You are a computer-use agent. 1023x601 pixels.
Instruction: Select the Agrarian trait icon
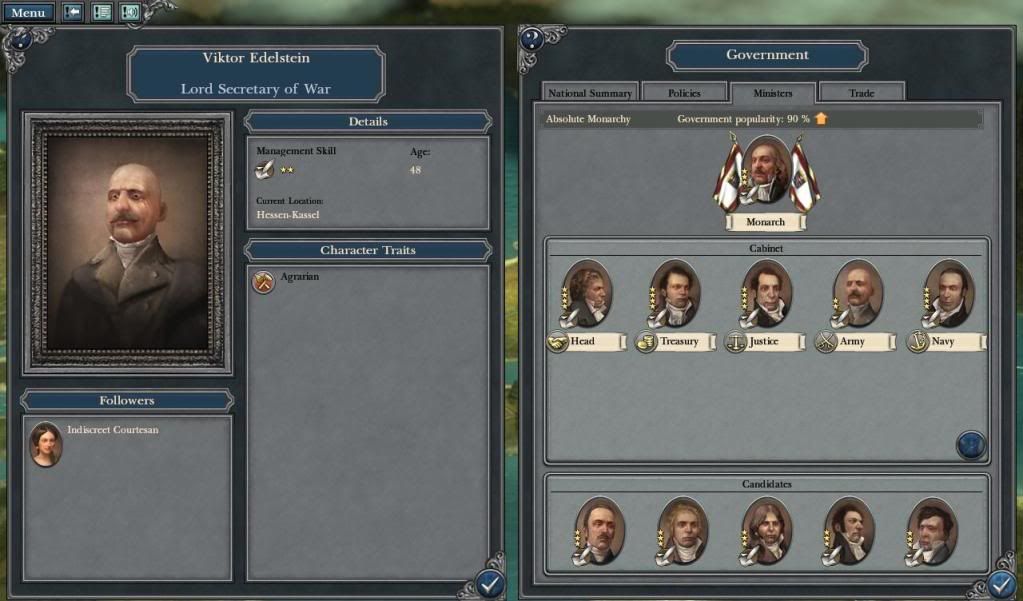(x=262, y=282)
